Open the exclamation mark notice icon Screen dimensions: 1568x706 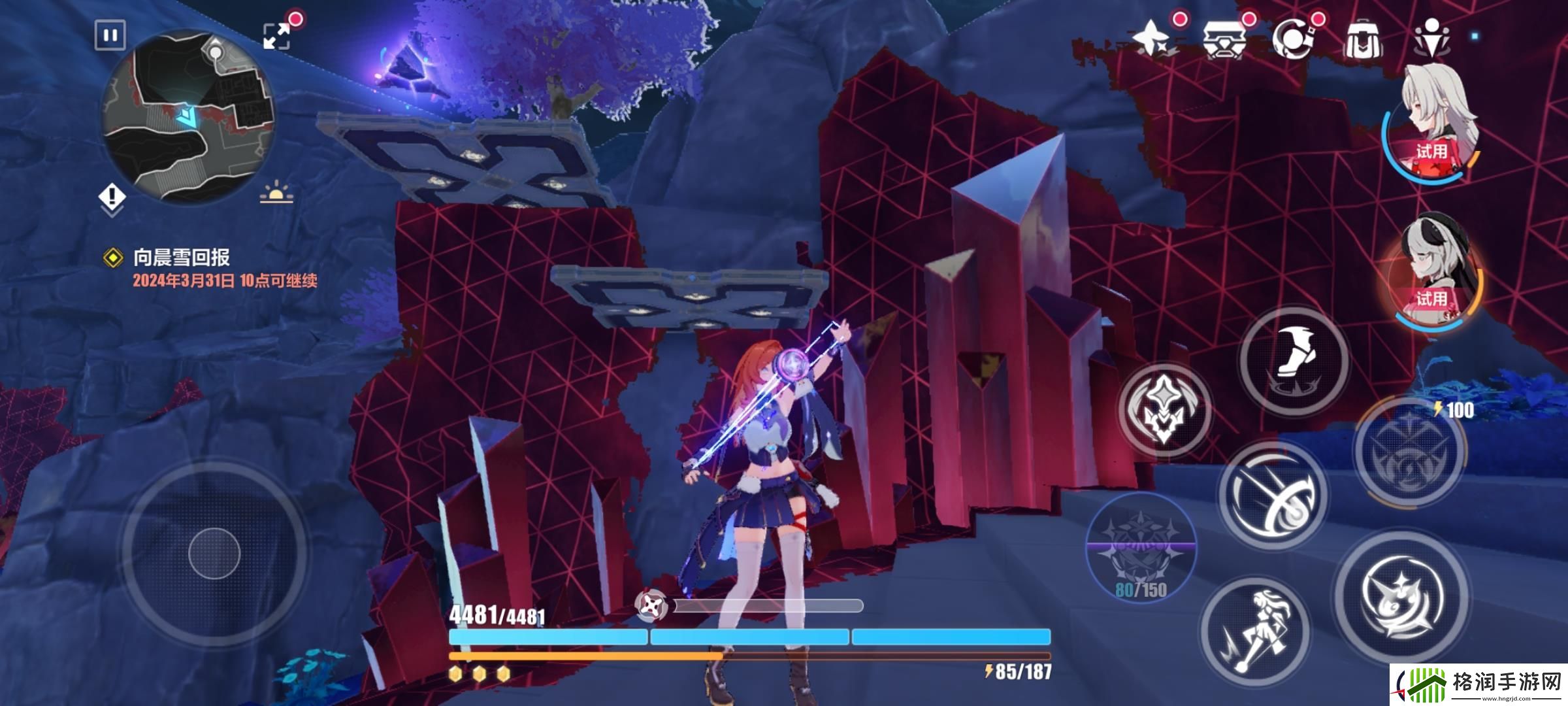point(112,197)
